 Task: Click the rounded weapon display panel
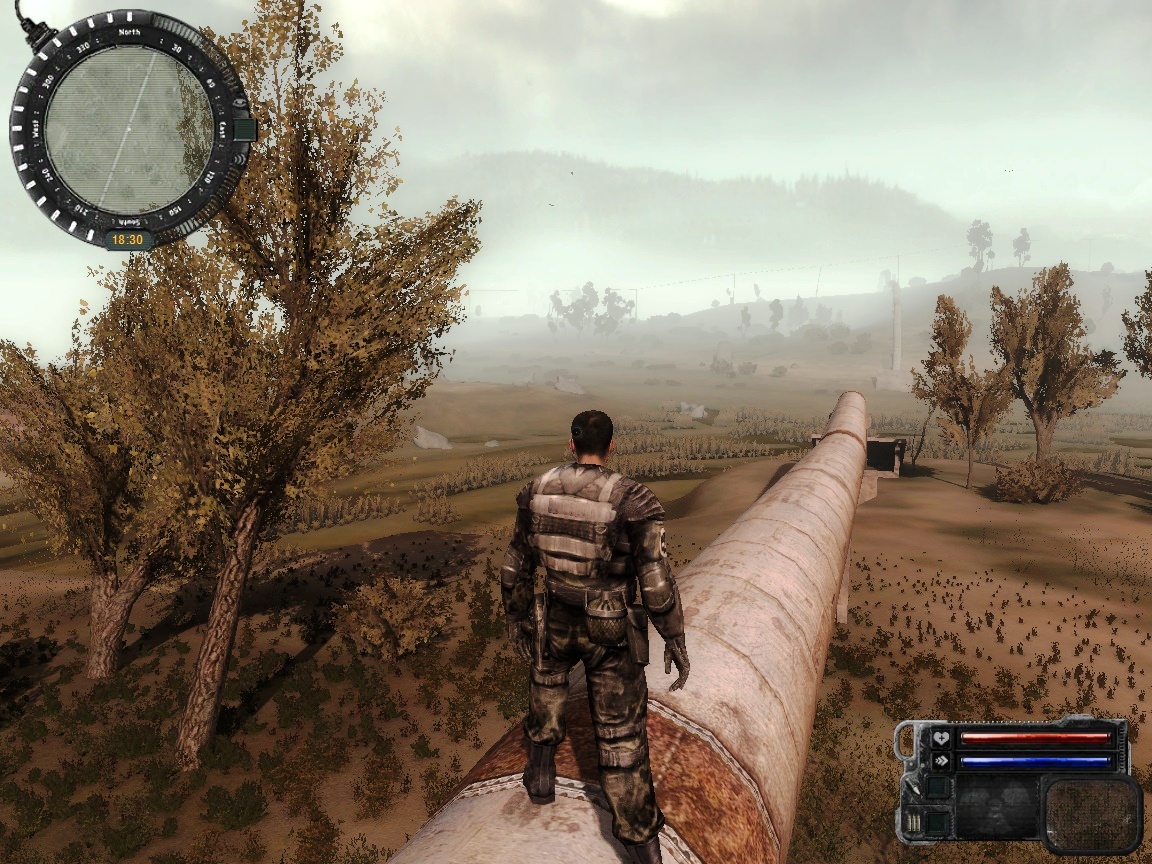(x=1091, y=814)
